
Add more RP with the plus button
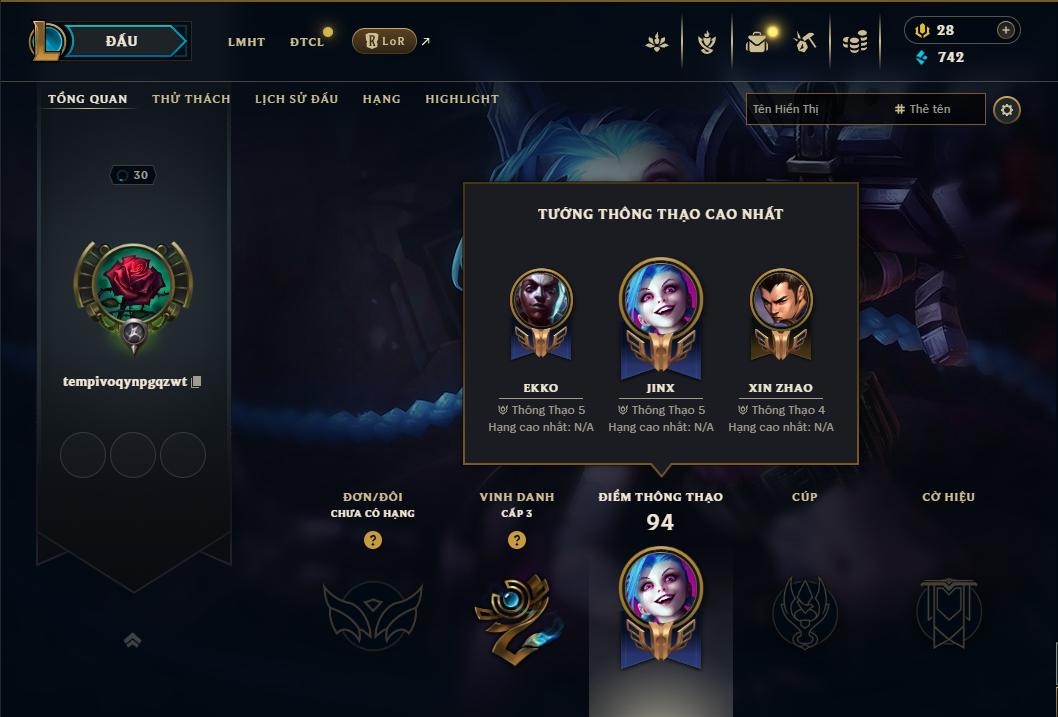(1005, 30)
